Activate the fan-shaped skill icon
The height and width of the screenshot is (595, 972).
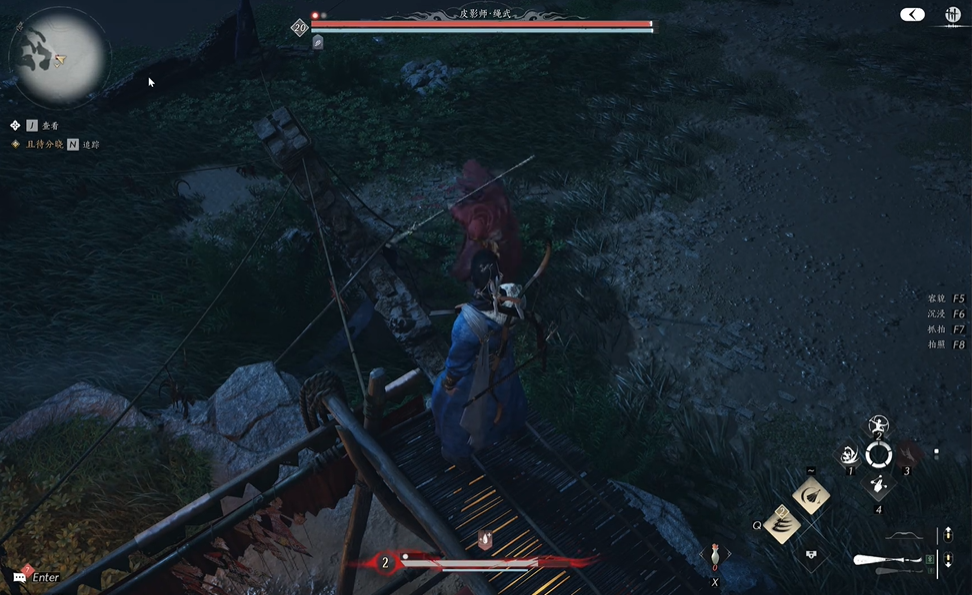(x=810, y=496)
